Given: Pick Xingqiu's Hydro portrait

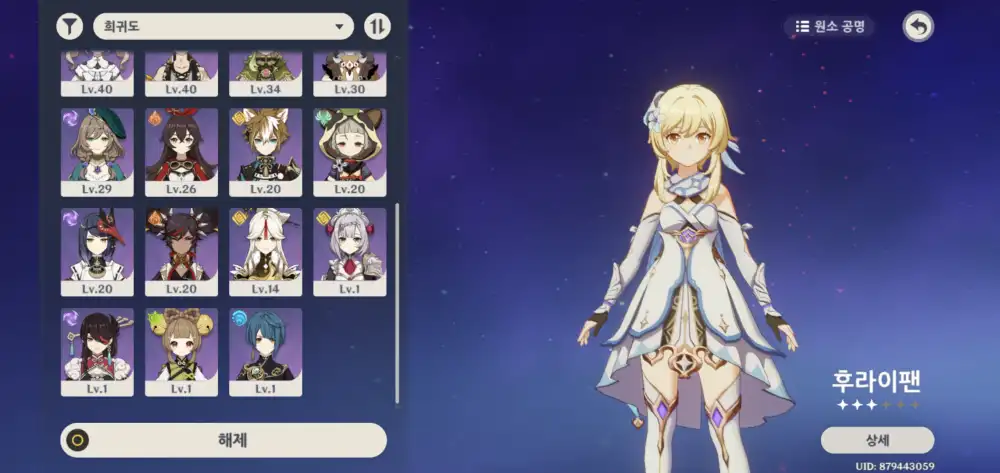Looking at the screenshot, I should 265,350.
